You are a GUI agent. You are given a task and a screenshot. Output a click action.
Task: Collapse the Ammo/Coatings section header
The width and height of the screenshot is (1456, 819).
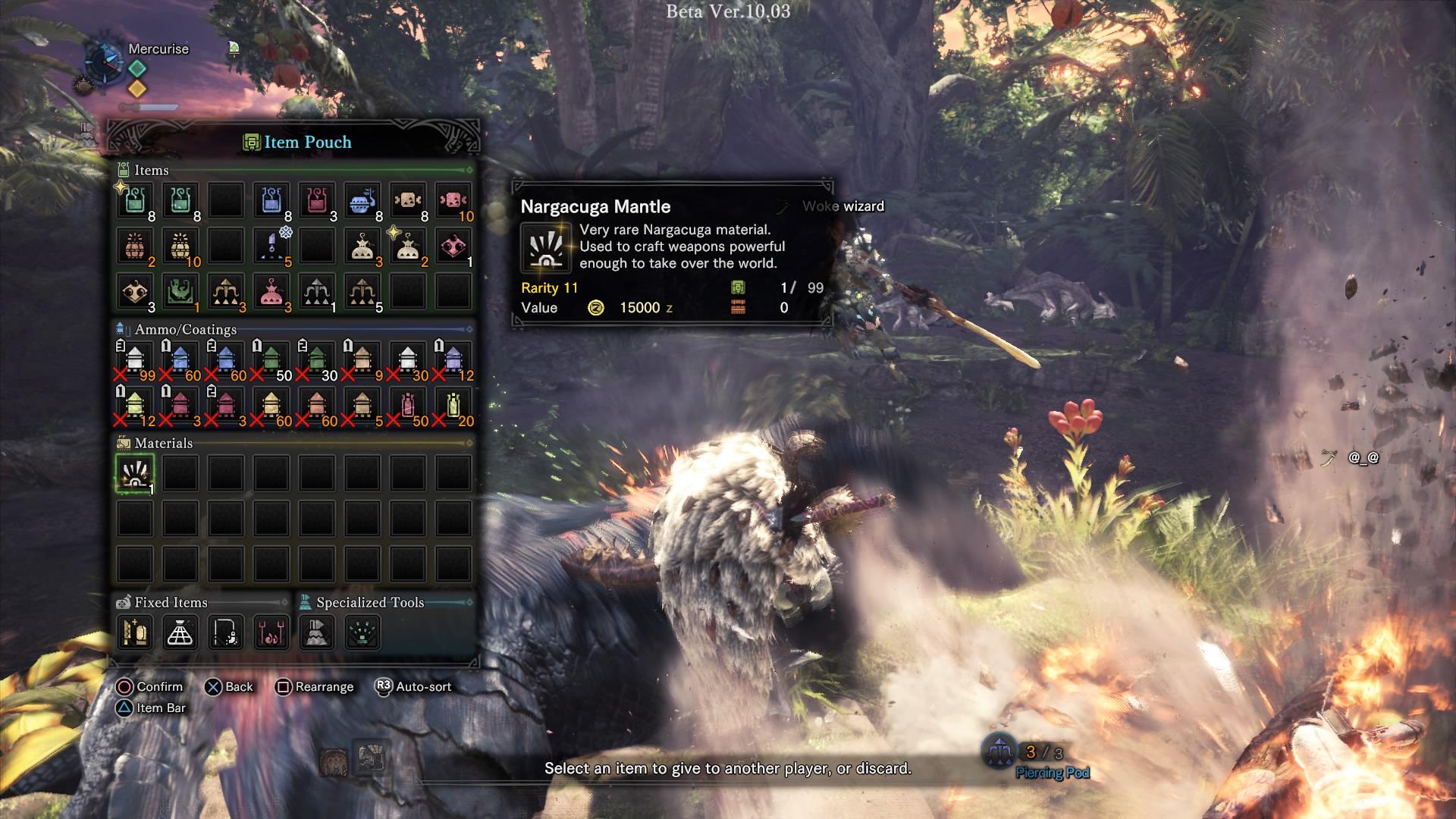click(x=184, y=330)
